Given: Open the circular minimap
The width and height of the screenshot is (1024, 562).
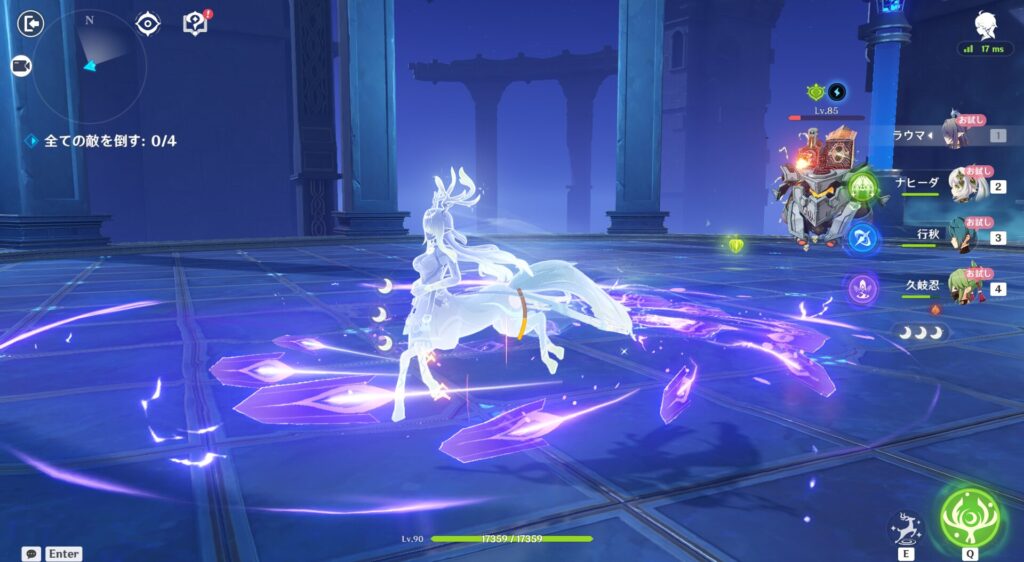Looking at the screenshot, I should (90, 66).
